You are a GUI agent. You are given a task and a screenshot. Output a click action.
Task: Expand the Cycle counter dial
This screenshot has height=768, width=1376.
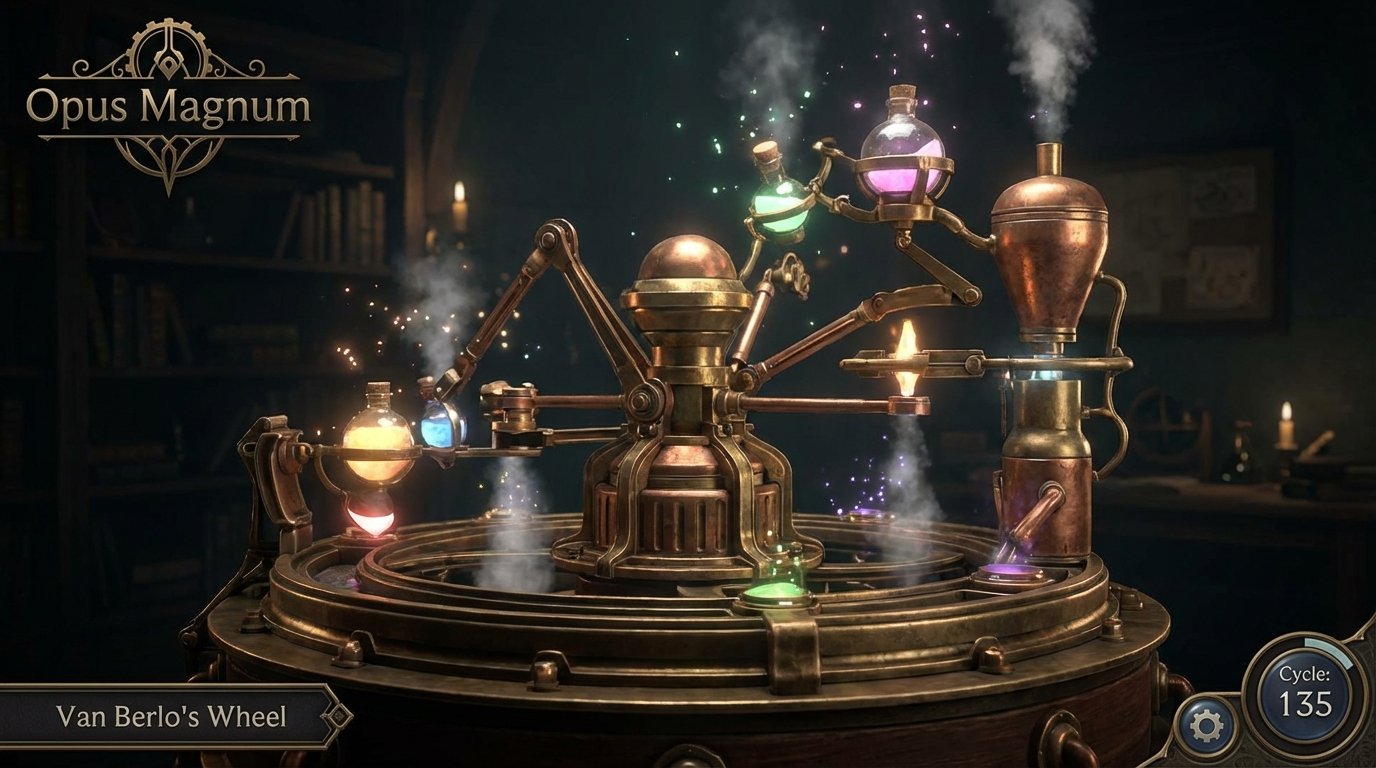(x=1306, y=688)
